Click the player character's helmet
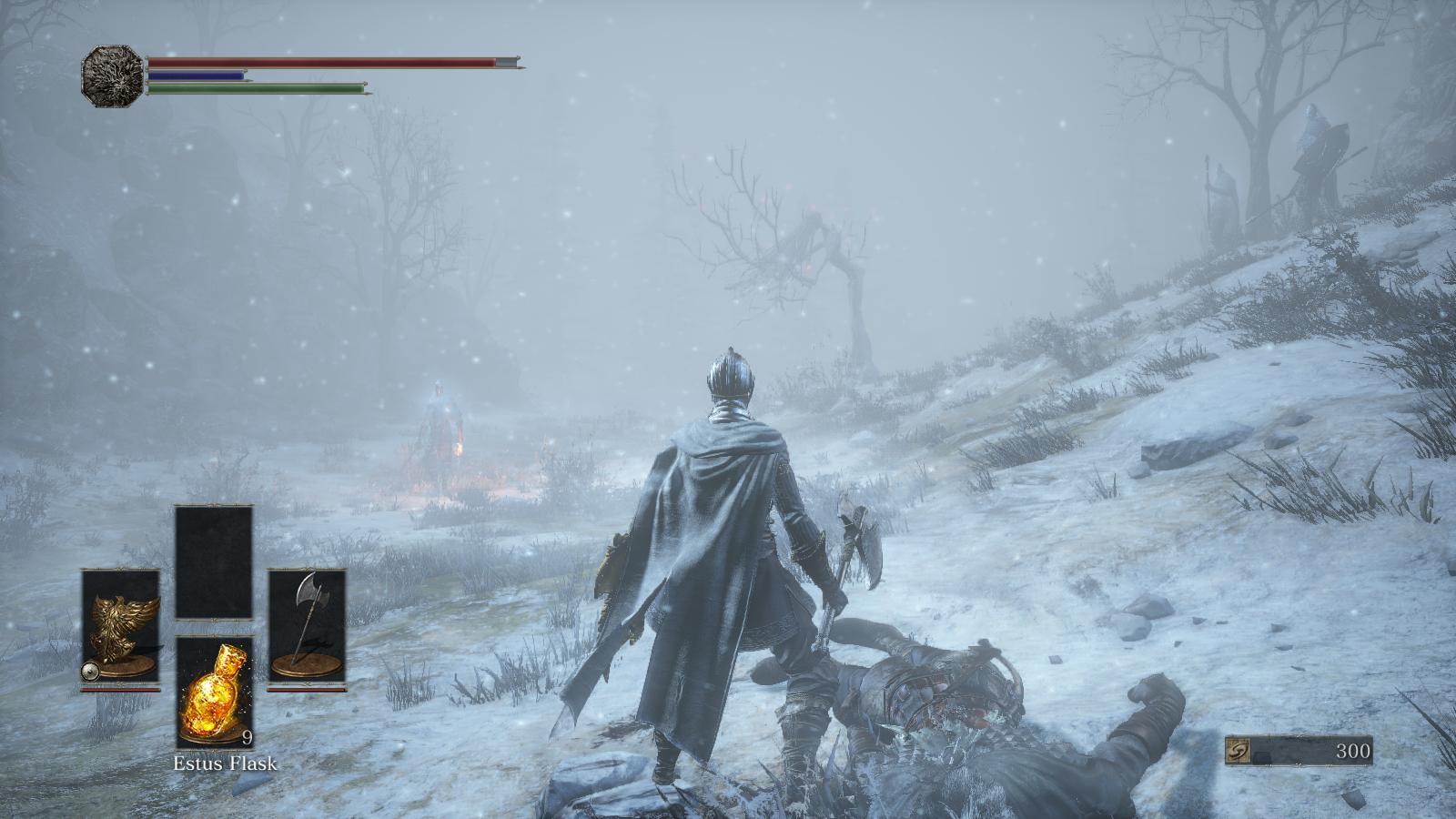 point(729,377)
